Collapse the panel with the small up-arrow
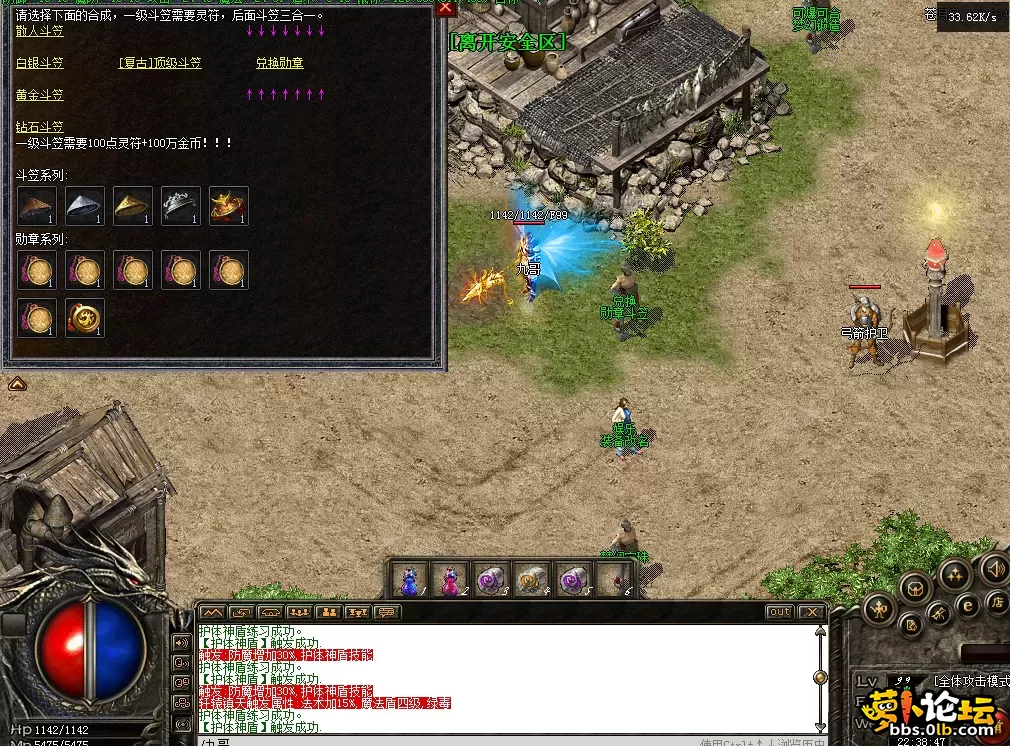The width and height of the screenshot is (1010, 746). point(17,383)
